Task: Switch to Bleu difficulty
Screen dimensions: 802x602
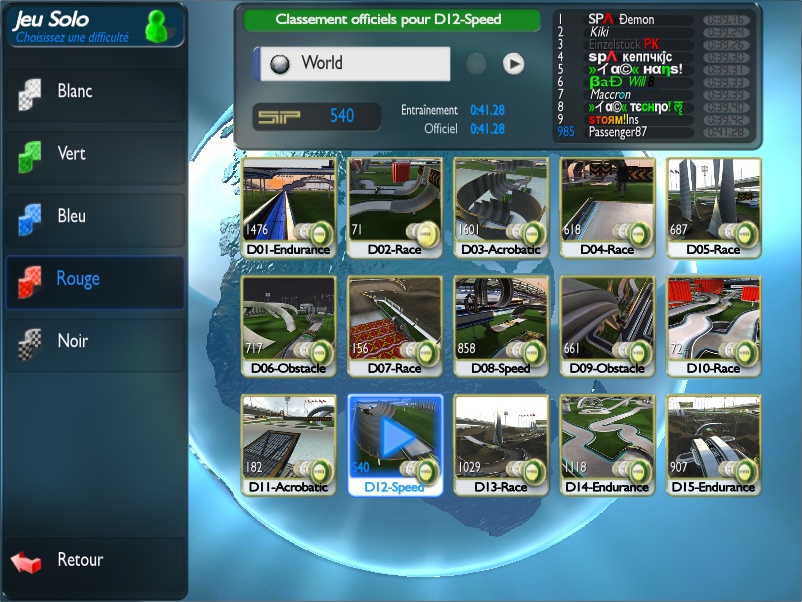Action: (93, 217)
